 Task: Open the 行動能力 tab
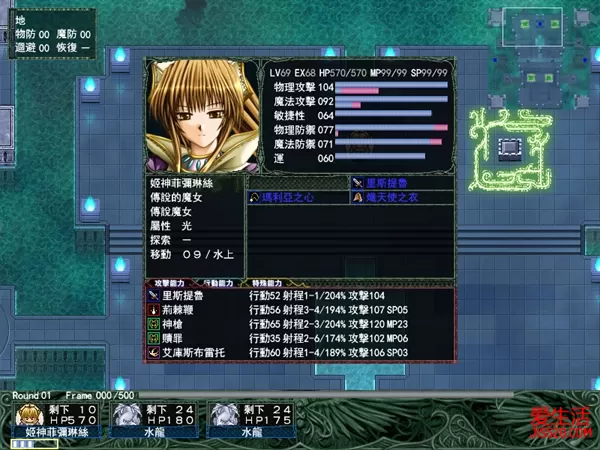(220, 284)
